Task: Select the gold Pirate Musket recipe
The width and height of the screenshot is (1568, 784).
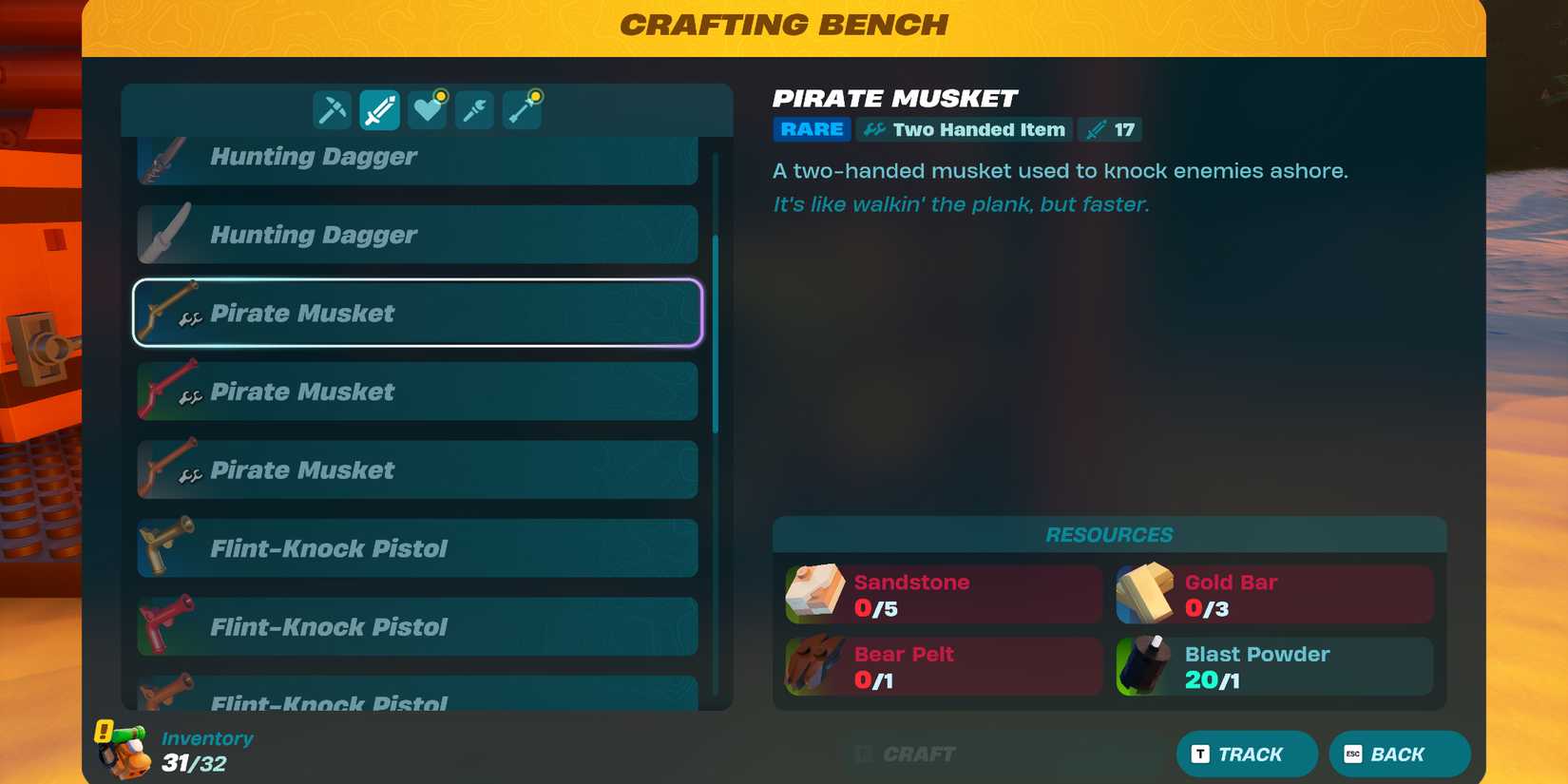Action: point(416,313)
